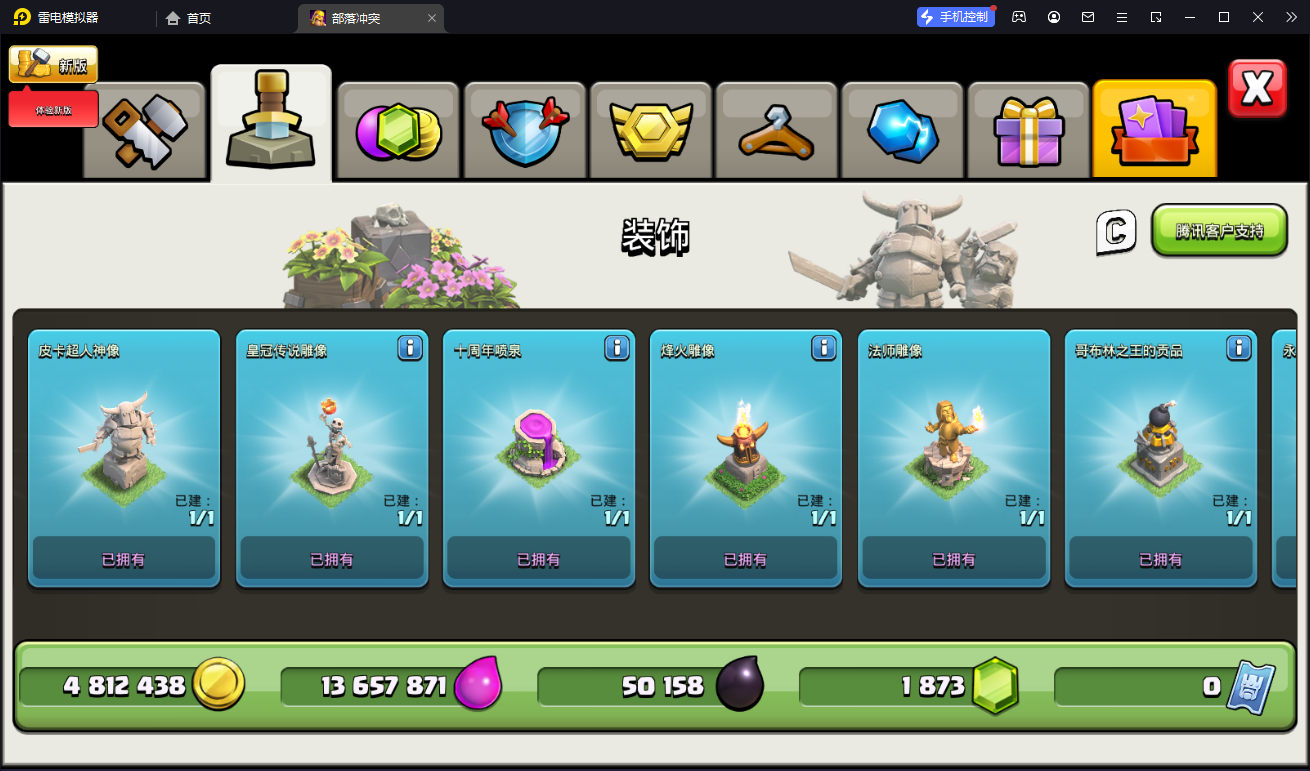Click the creator code C icon
Screen dimensions: 1310x771
point(1116,232)
